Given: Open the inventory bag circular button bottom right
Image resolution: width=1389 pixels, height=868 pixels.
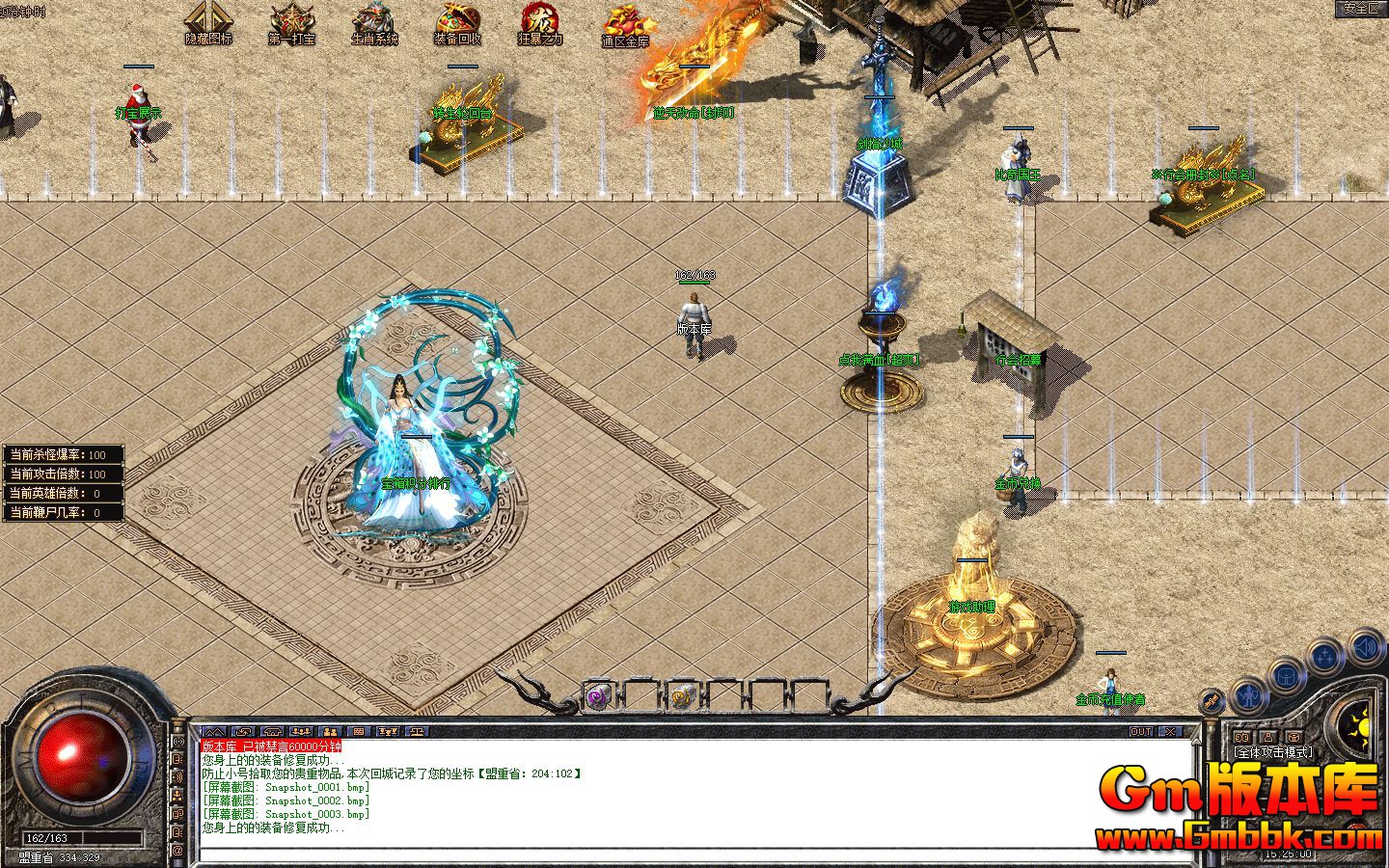Looking at the screenshot, I should (x=1286, y=676).
